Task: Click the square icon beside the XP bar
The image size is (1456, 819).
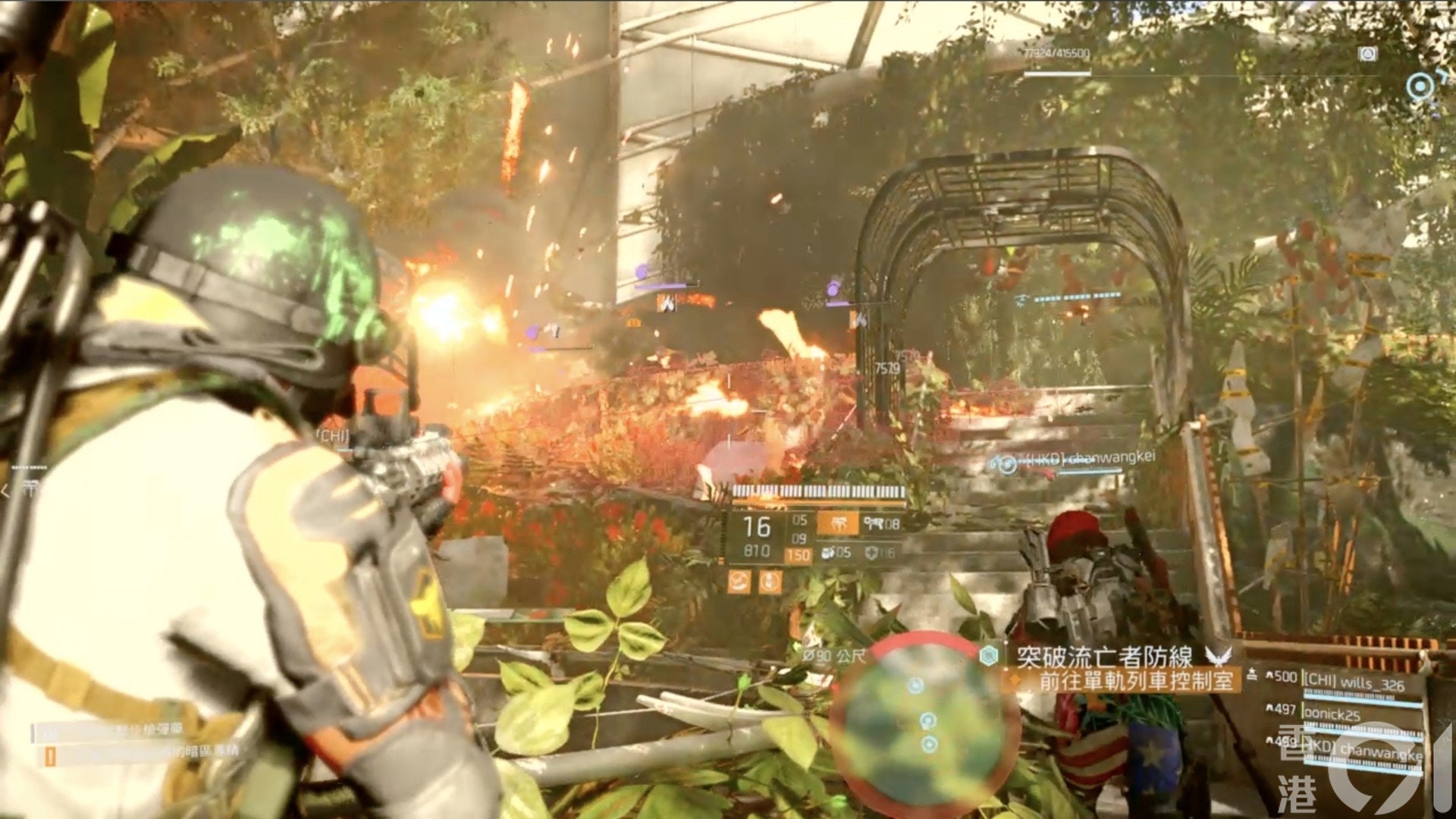Action: pyautogui.click(x=1368, y=53)
